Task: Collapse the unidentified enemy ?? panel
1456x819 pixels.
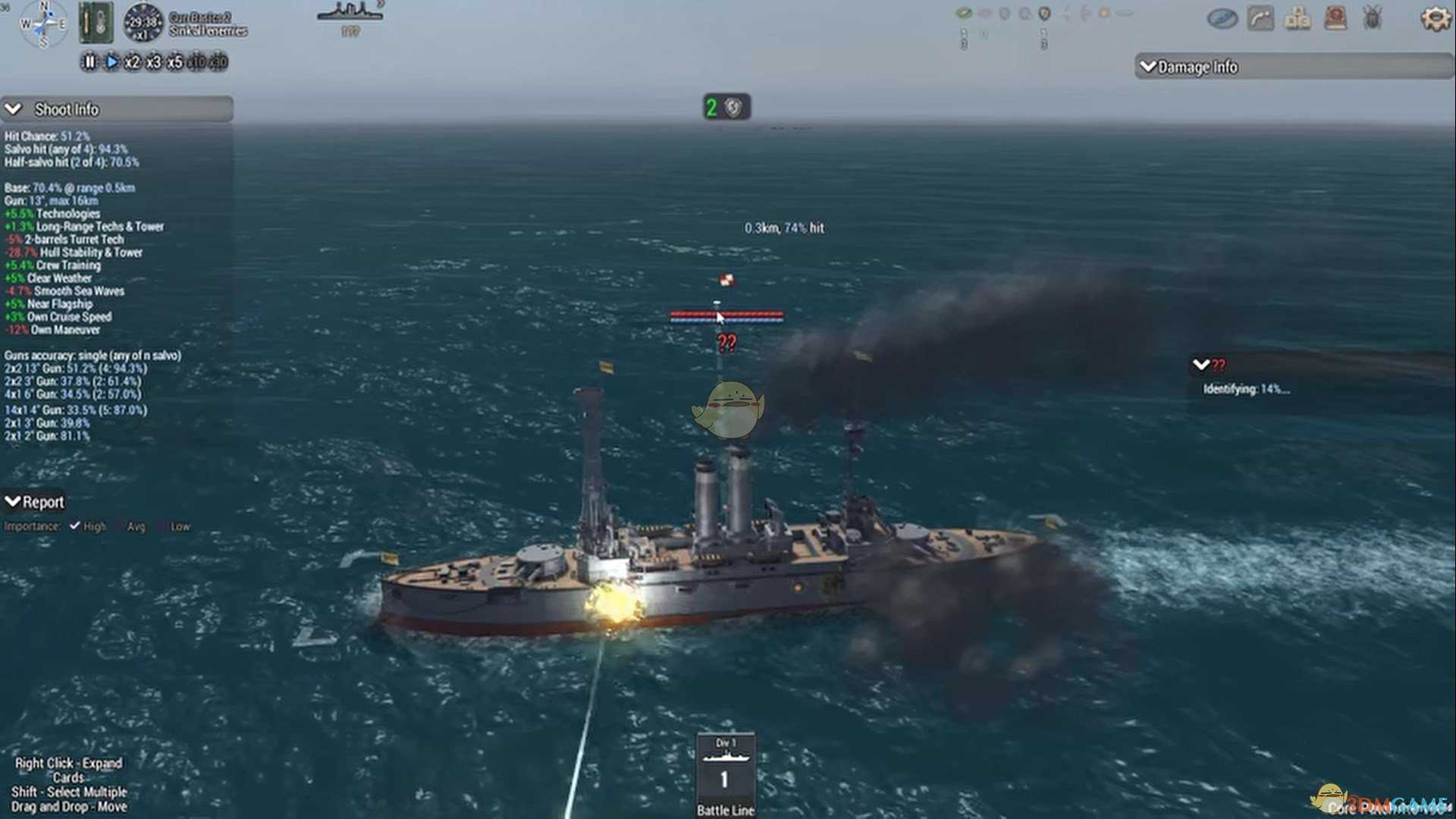Action: 1200,365
